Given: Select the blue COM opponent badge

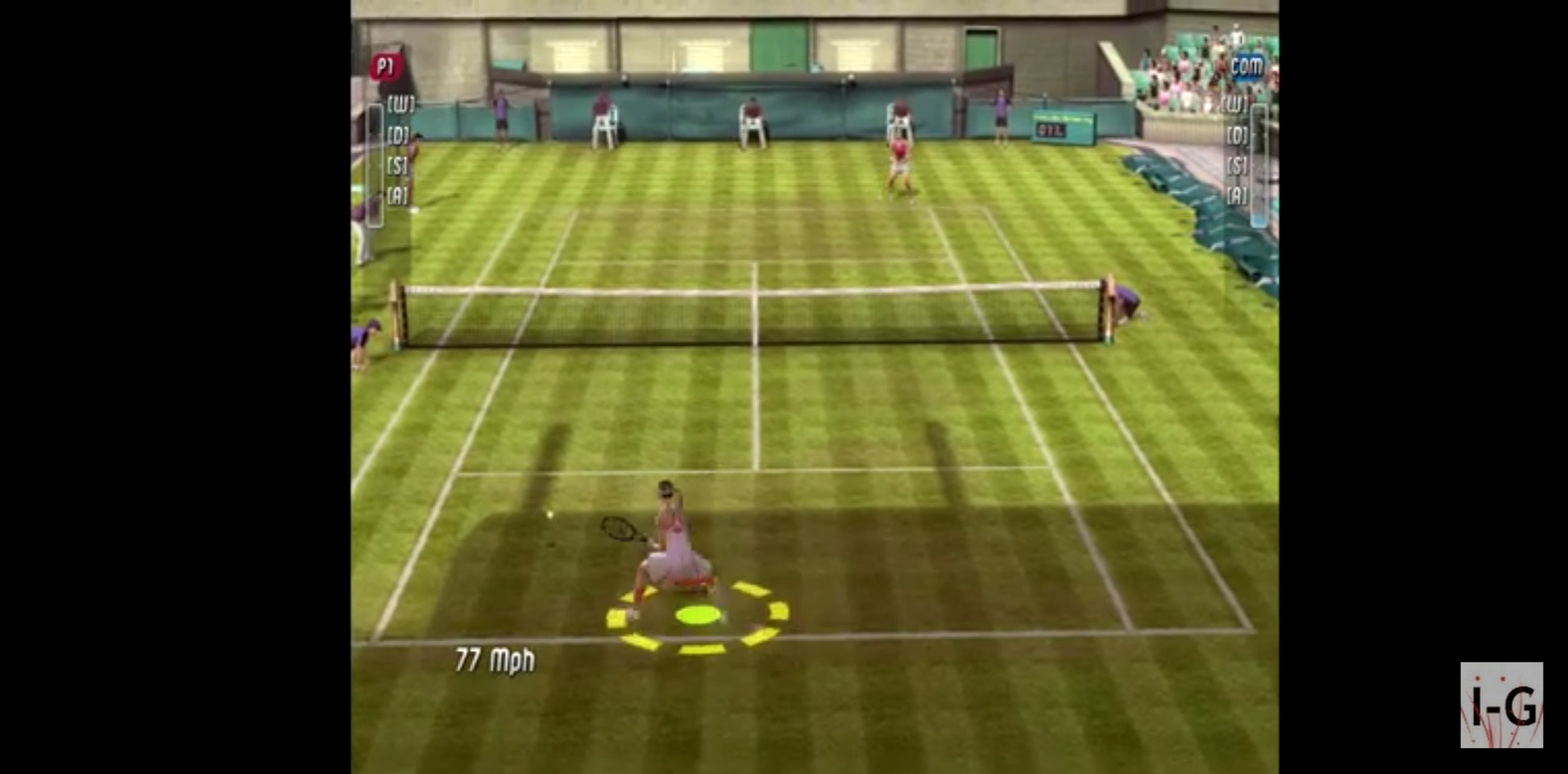Looking at the screenshot, I should click(1247, 67).
